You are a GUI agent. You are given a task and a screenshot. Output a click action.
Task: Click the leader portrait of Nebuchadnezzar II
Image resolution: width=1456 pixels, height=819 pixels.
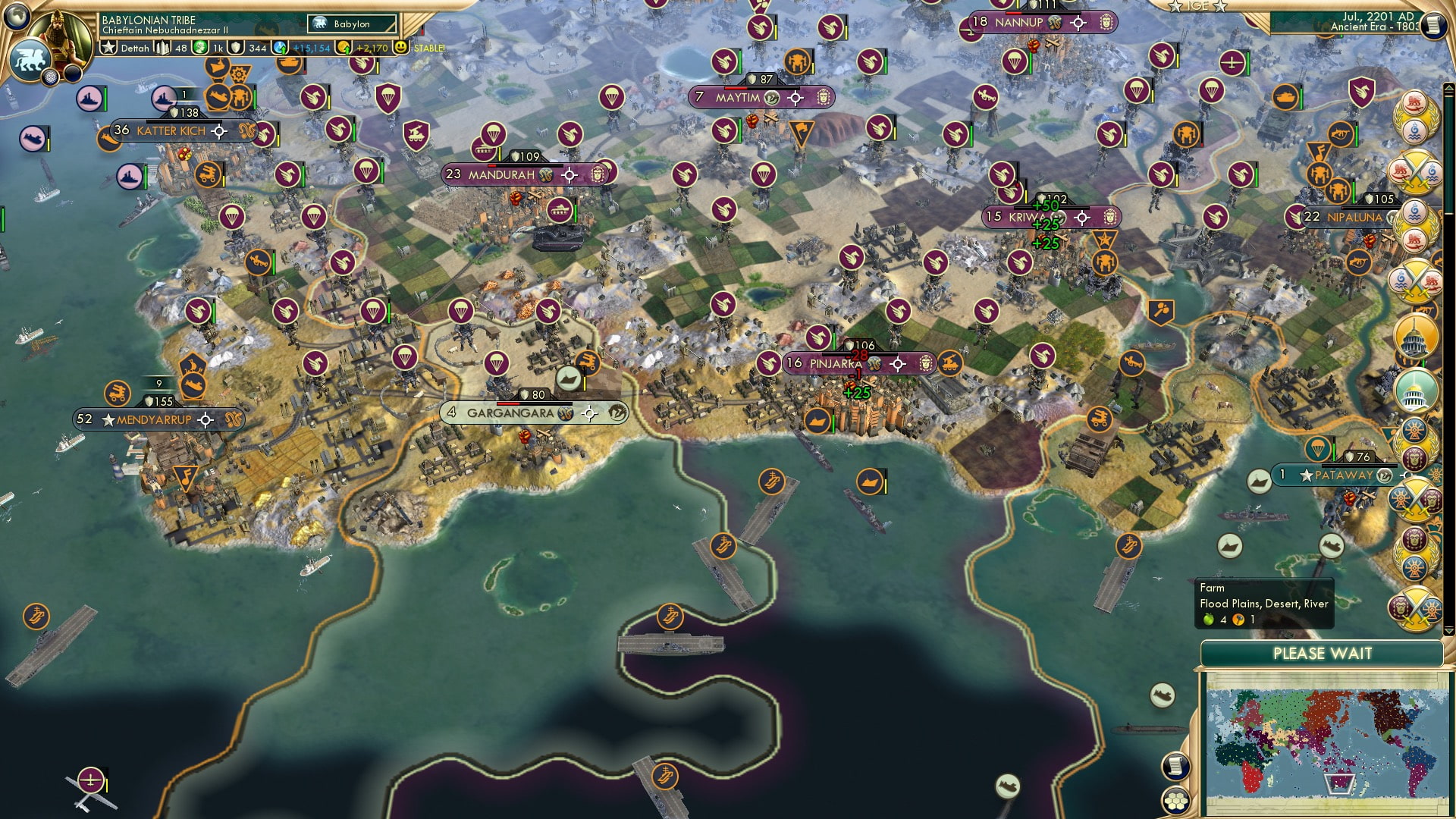point(60,32)
